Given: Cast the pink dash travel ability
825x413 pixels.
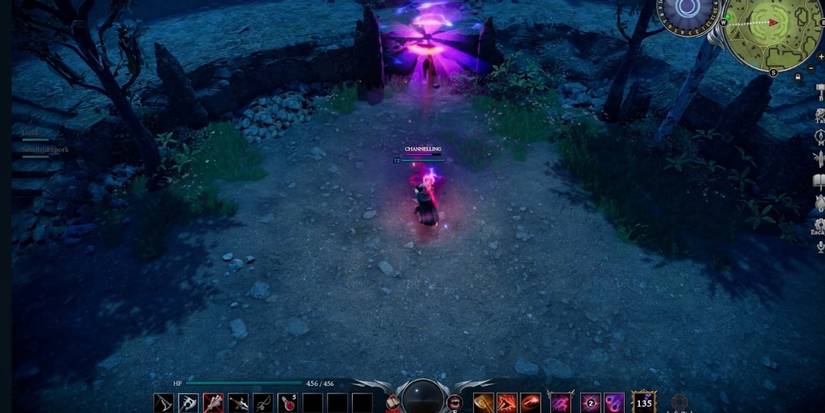Looking at the screenshot, I should pos(559,402).
